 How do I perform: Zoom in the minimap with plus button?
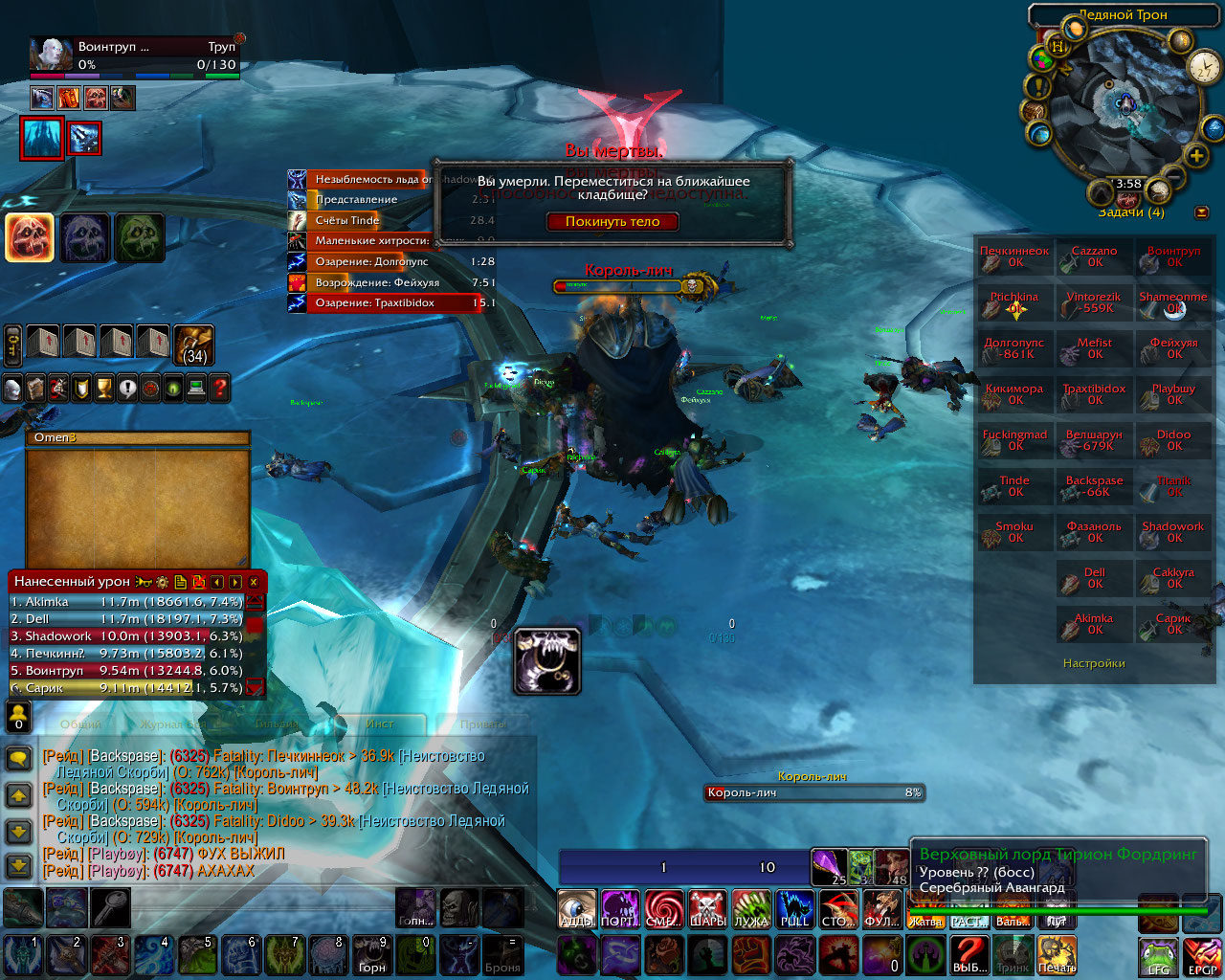1195,156
